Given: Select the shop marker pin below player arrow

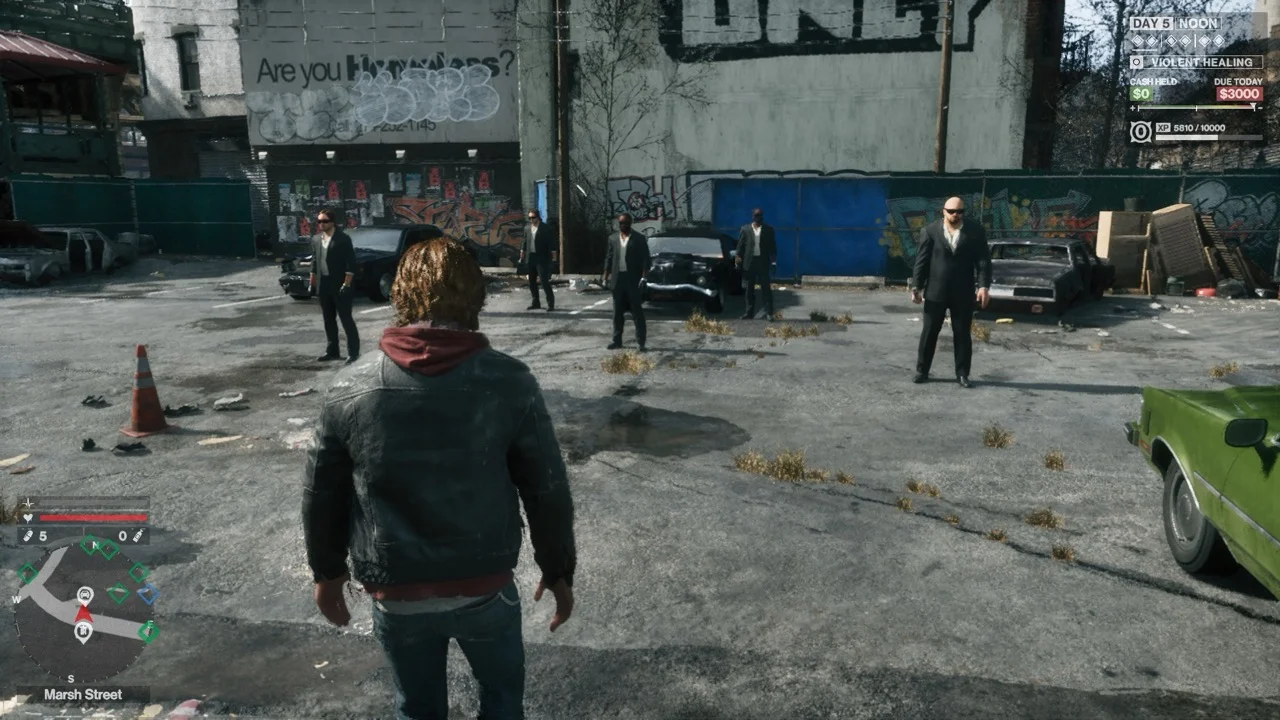Looking at the screenshot, I should 84,632.
